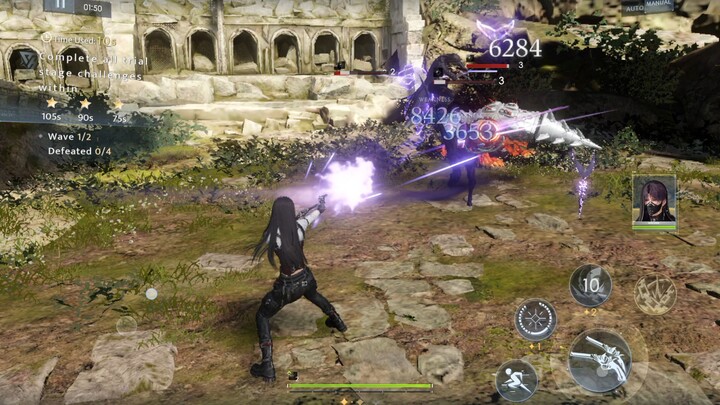720x405 pixels.
Task: Activate the dodge dash running figure skill
Action: pyautogui.click(x=516, y=379)
